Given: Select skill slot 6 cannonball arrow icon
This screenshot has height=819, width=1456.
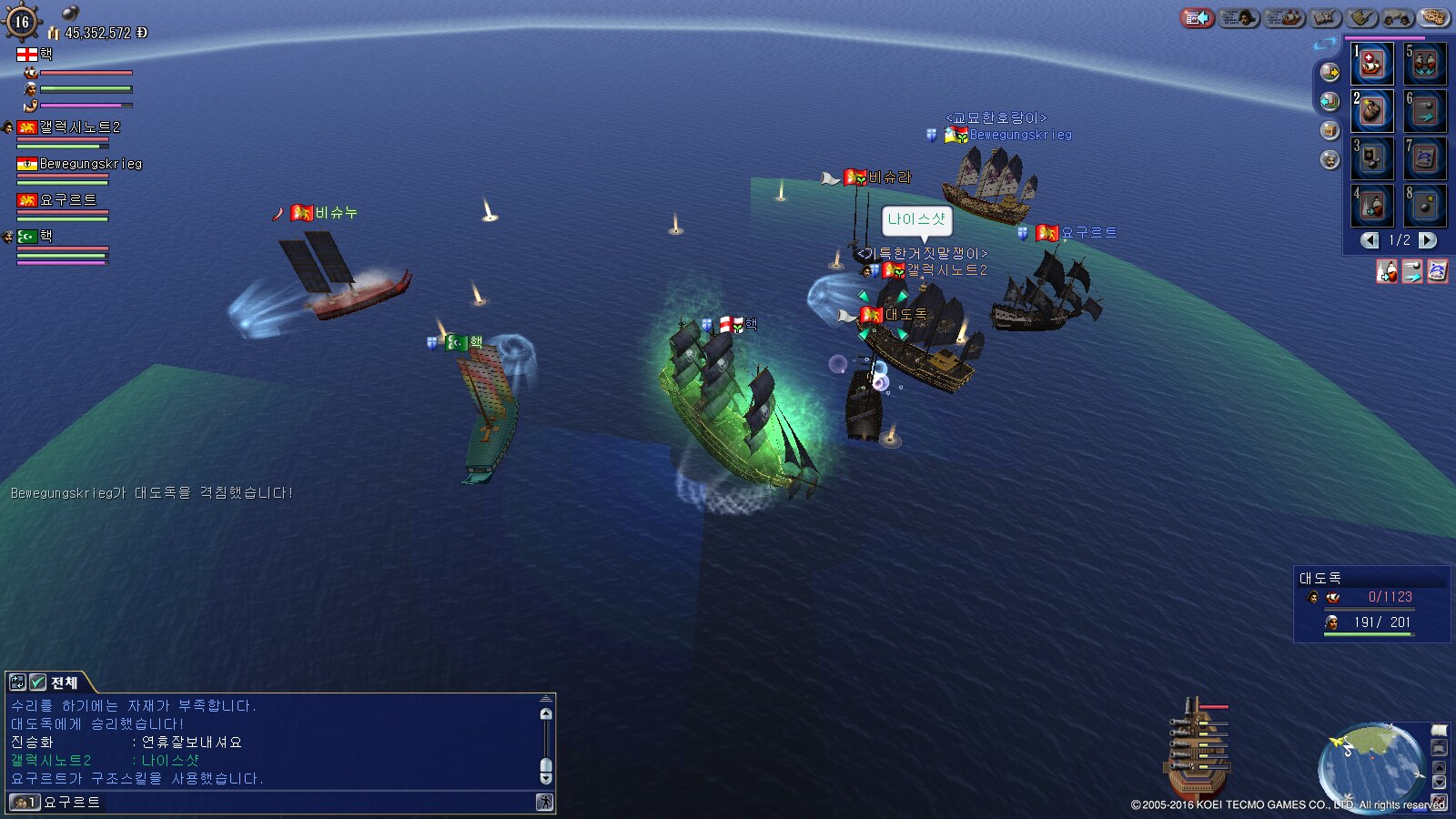Looking at the screenshot, I should click(x=1425, y=111).
